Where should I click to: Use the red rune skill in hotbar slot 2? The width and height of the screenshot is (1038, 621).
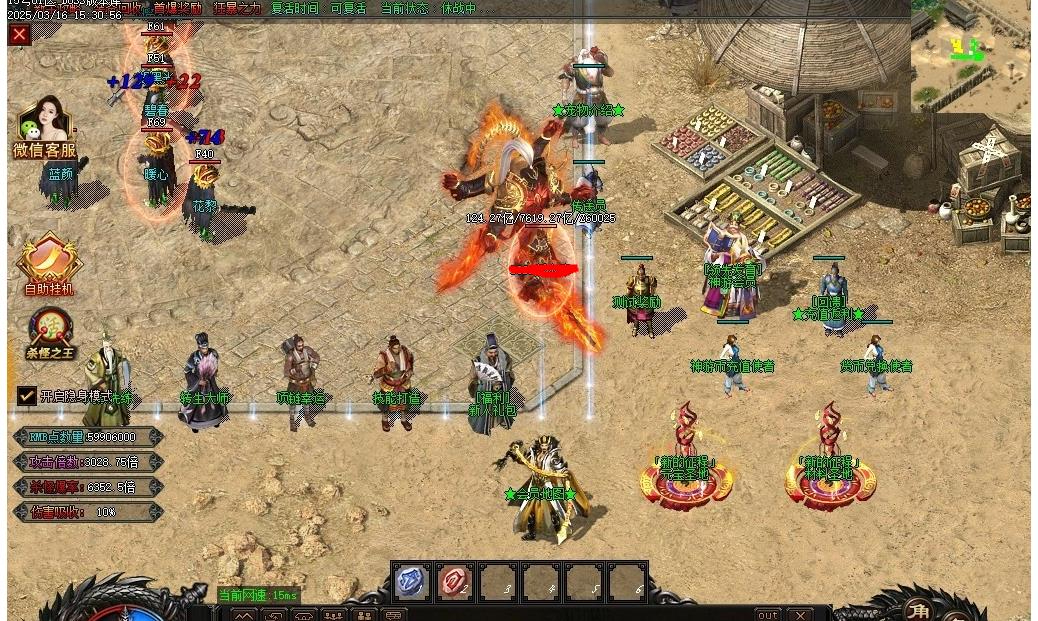point(455,581)
